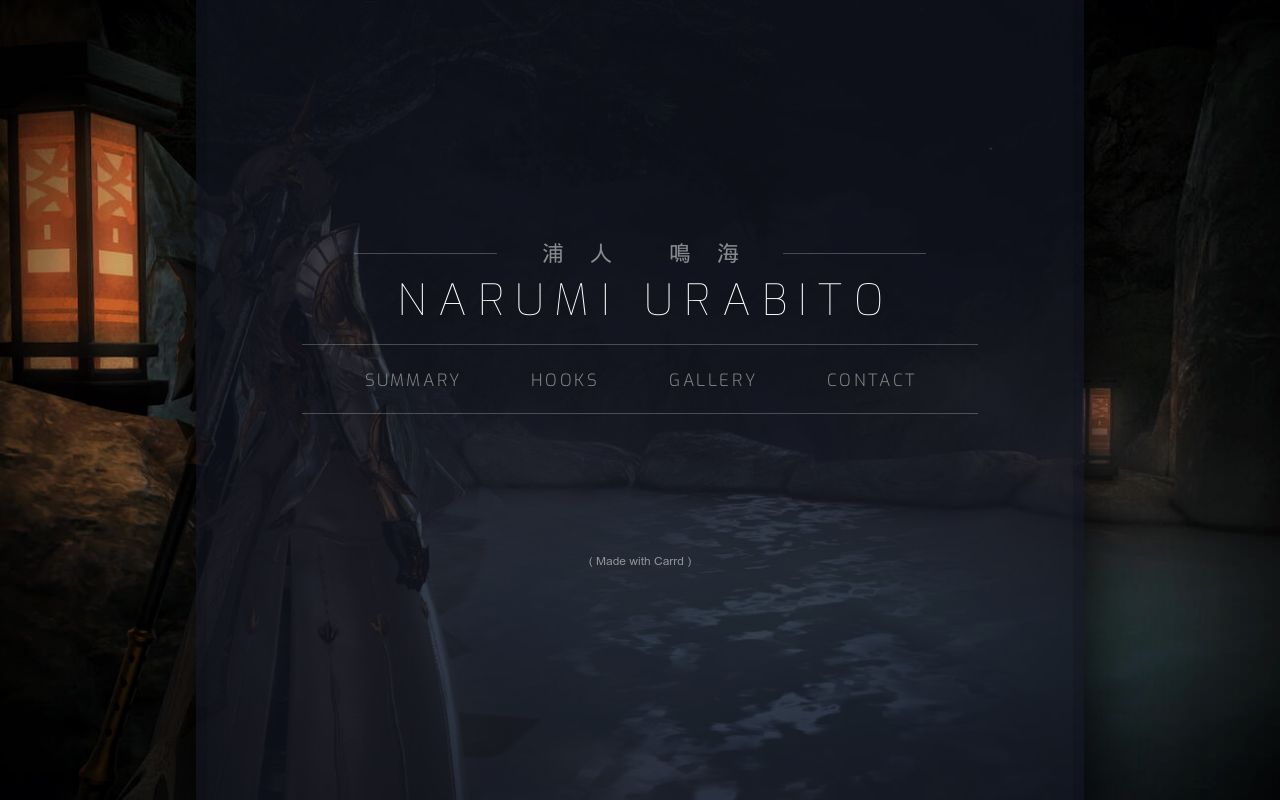Visit the "Made with Carrd" link
Viewport: 1280px width, 800px height.
click(639, 561)
